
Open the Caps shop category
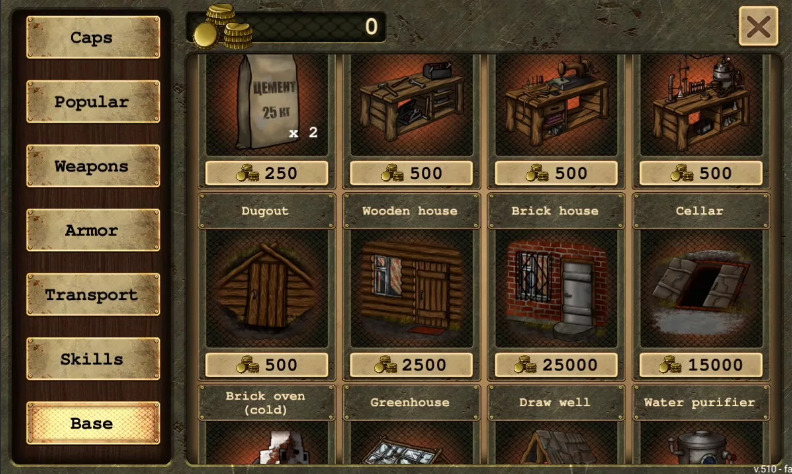pyautogui.click(x=92, y=38)
